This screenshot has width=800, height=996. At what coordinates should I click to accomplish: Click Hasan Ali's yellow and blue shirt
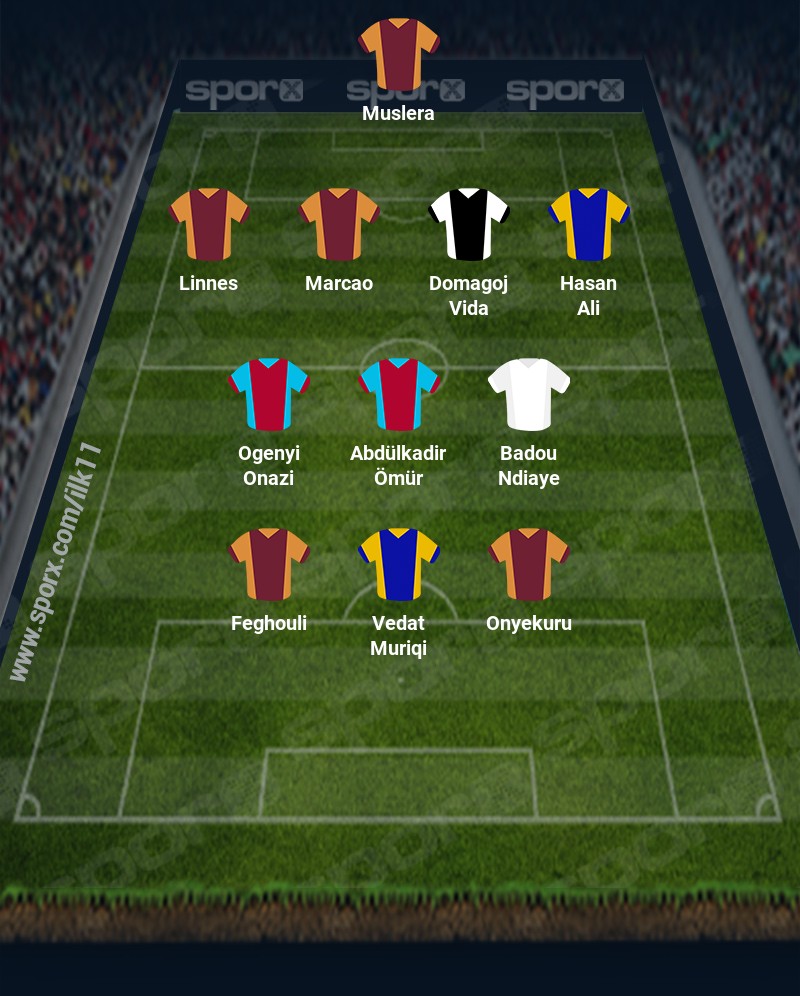click(x=588, y=224)
